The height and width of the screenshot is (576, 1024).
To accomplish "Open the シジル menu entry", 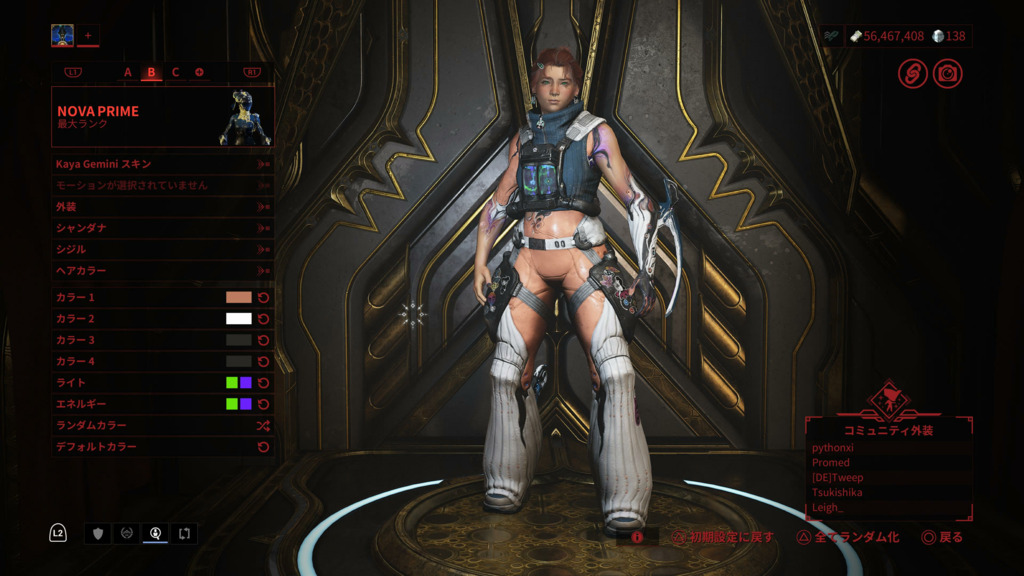I will click(x=162, y=249).
